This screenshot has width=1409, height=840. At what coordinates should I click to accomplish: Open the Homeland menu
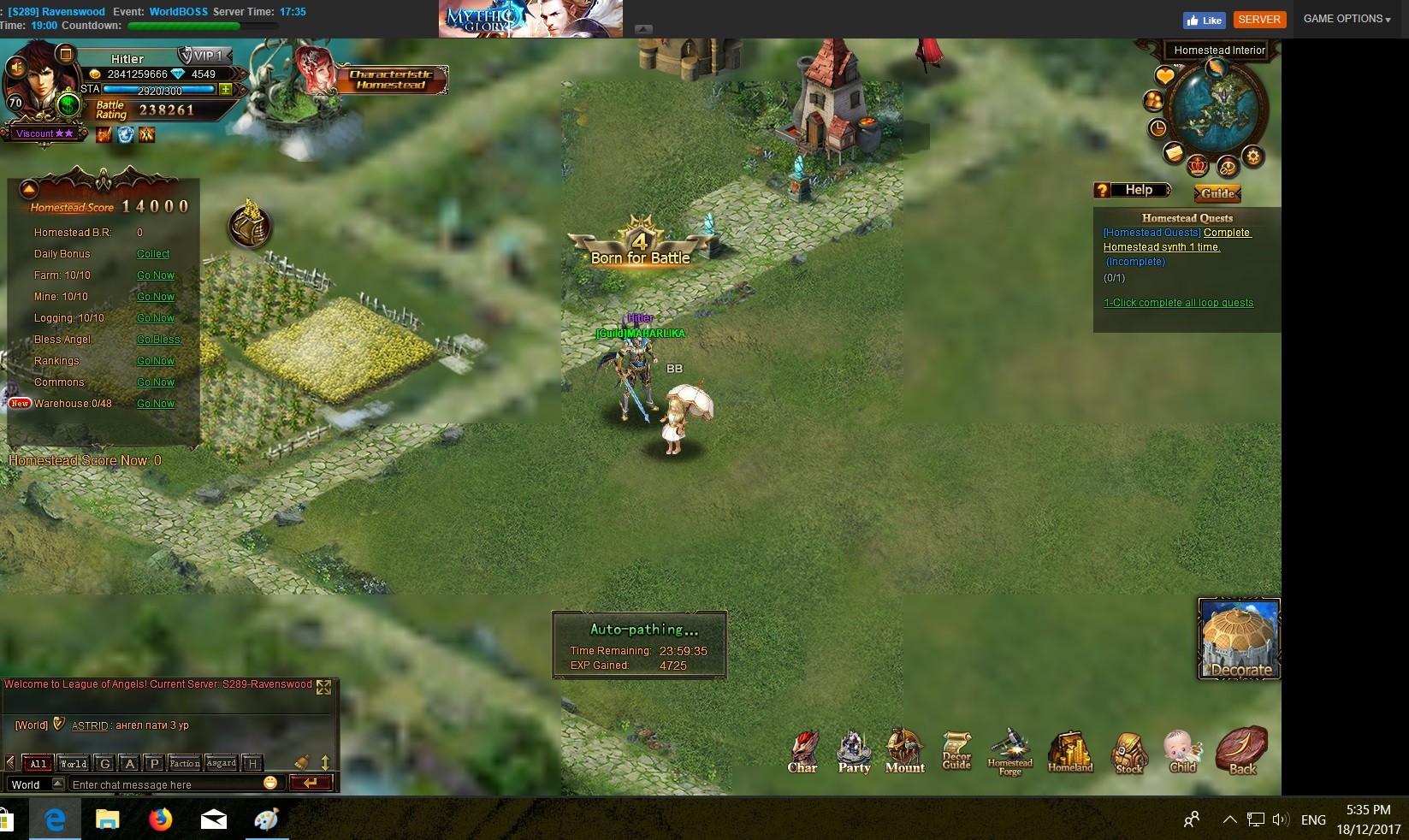pyautogui.click(x=1070, y=752)
